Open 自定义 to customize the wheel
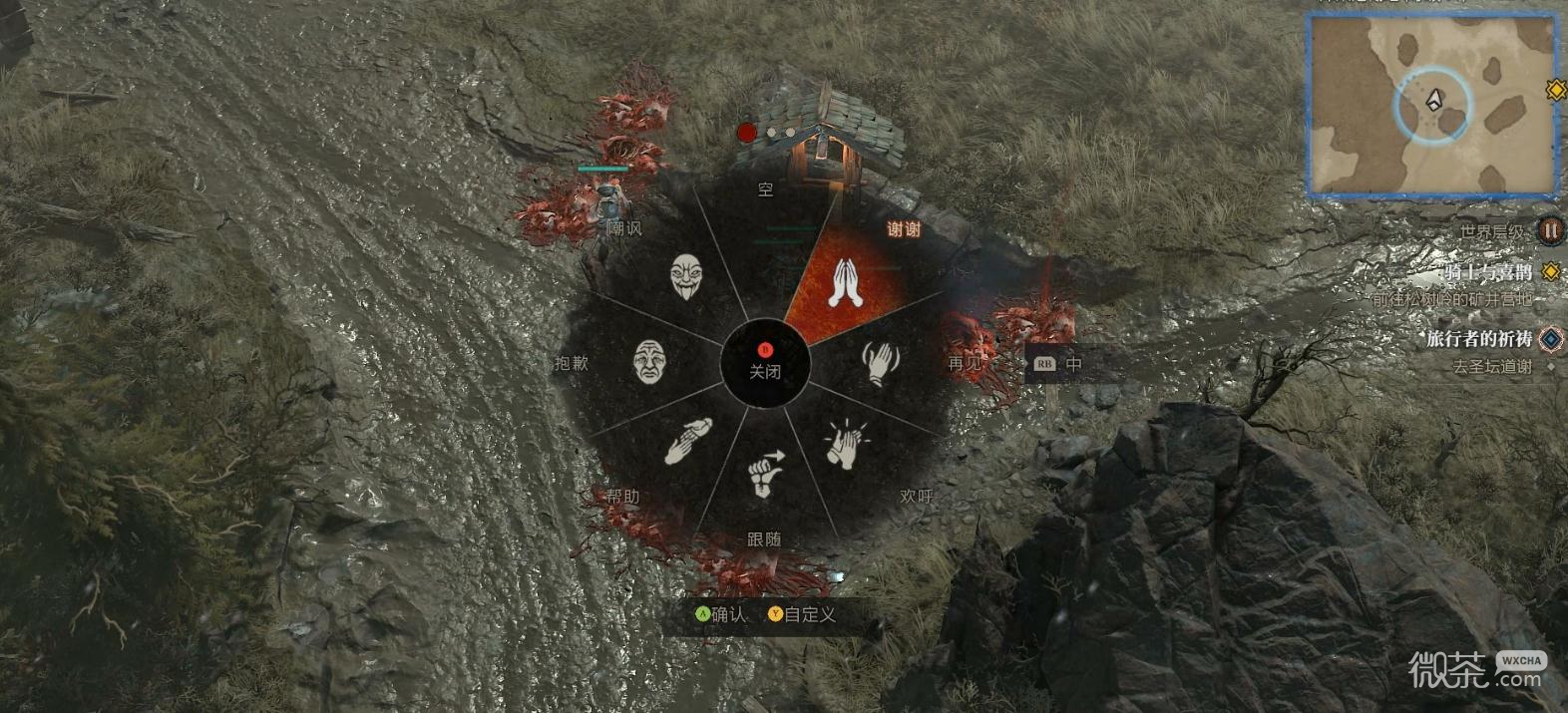 tap(802, 614)
